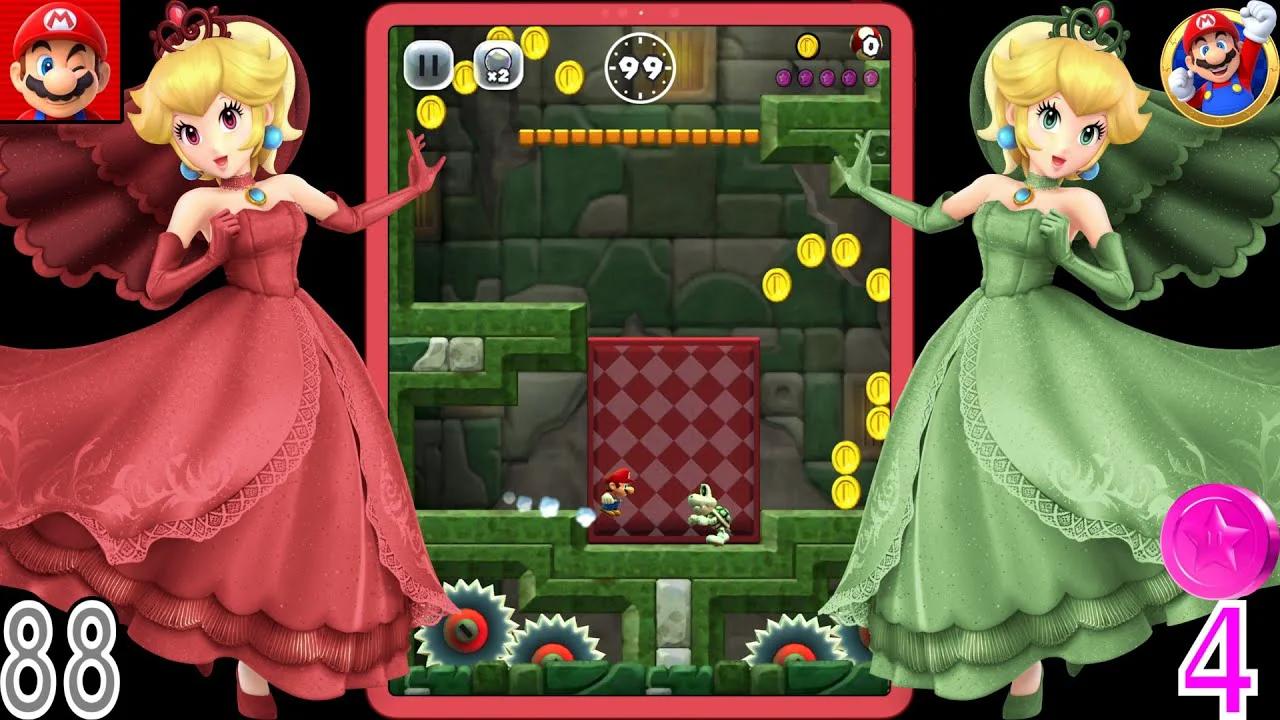Click the running Mario character on the platform

coord(617,490)
